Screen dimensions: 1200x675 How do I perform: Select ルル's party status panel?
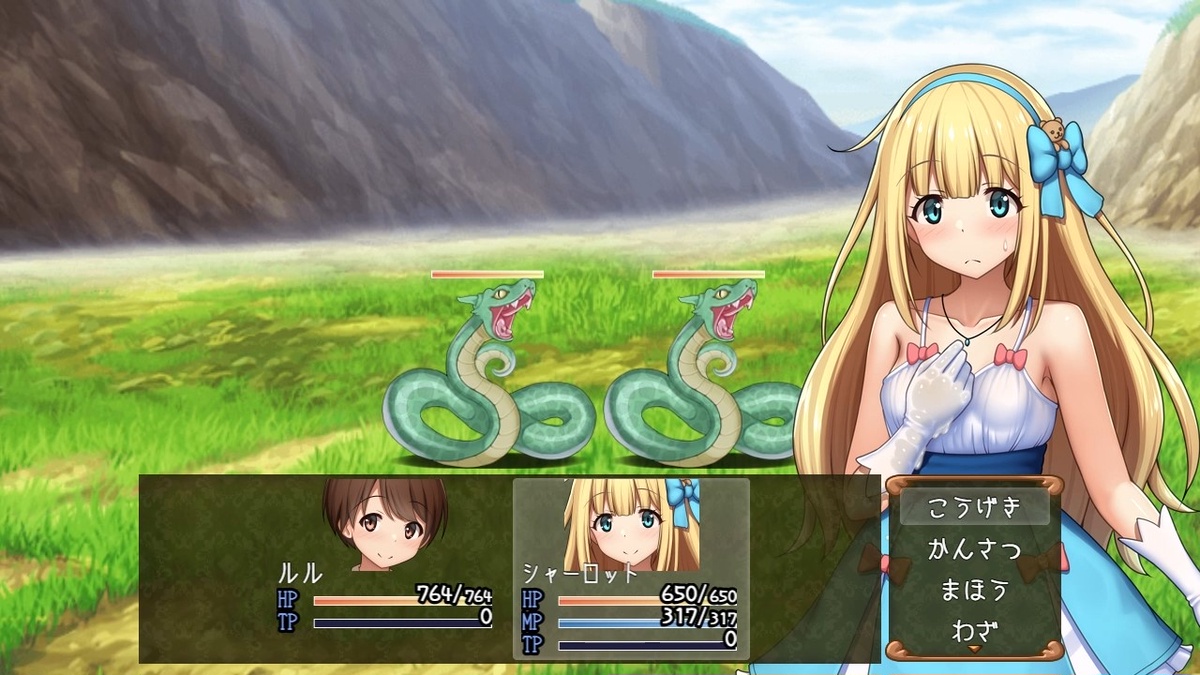[385, 568]
